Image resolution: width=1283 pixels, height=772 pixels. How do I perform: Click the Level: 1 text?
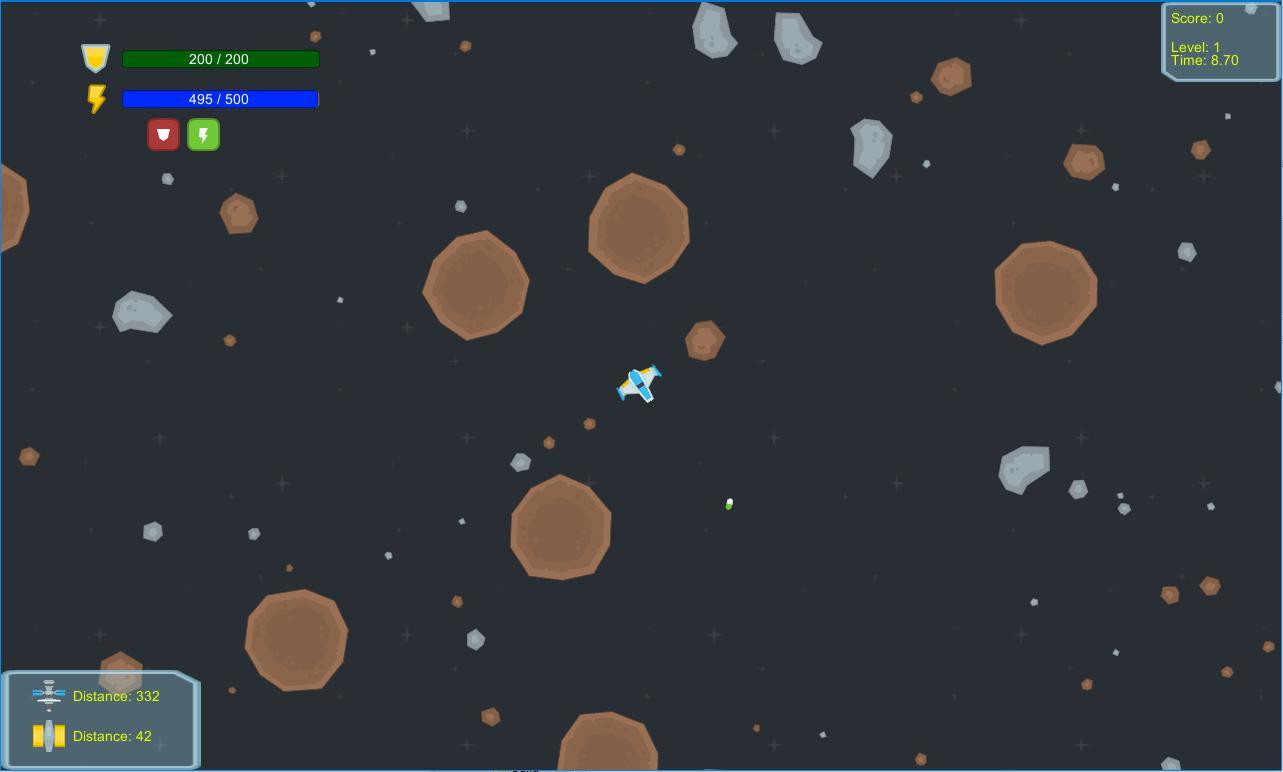click(x=1194, y=46)
